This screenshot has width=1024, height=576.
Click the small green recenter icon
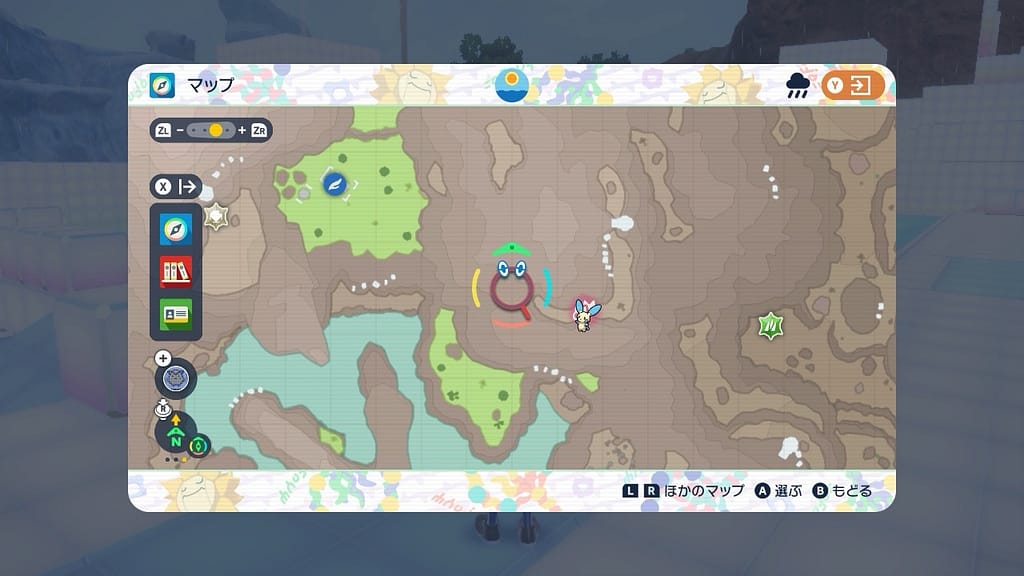pos(199,445)
